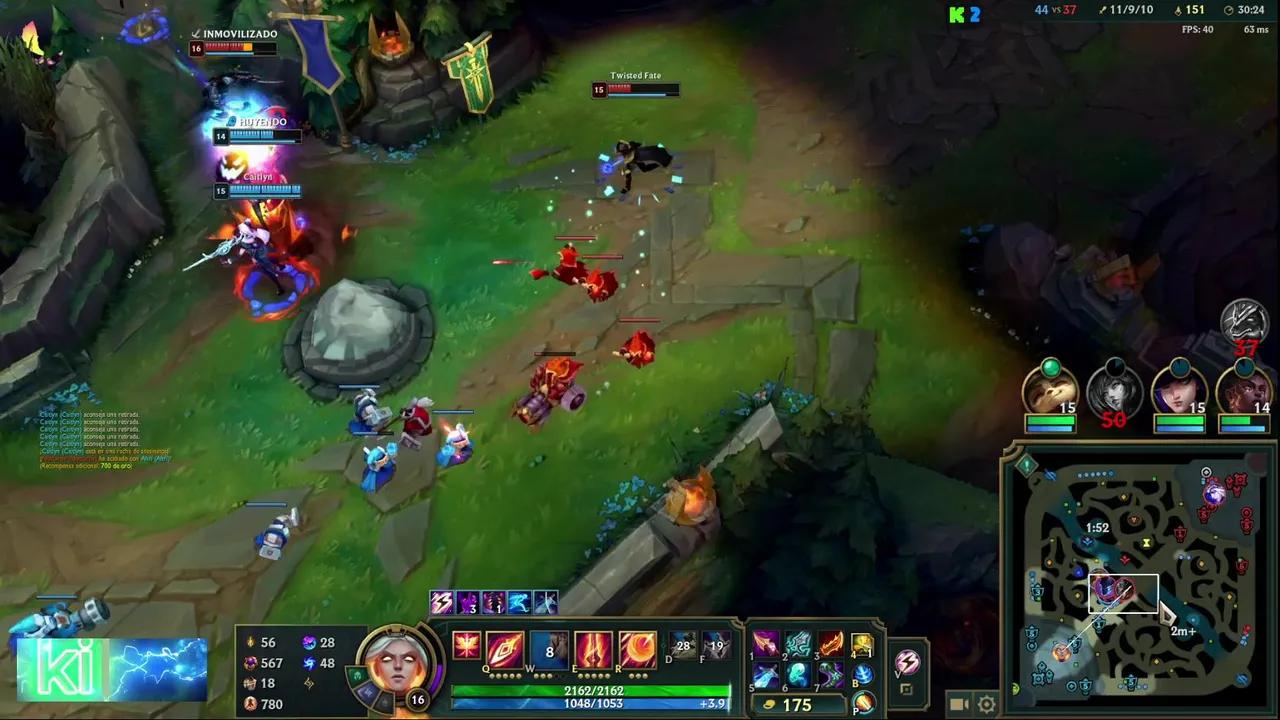The width and height of the screenshot is (1280, 720).
Task: Click the D summoner spell on cooldown 28
Action: click(x=681, y=645)
